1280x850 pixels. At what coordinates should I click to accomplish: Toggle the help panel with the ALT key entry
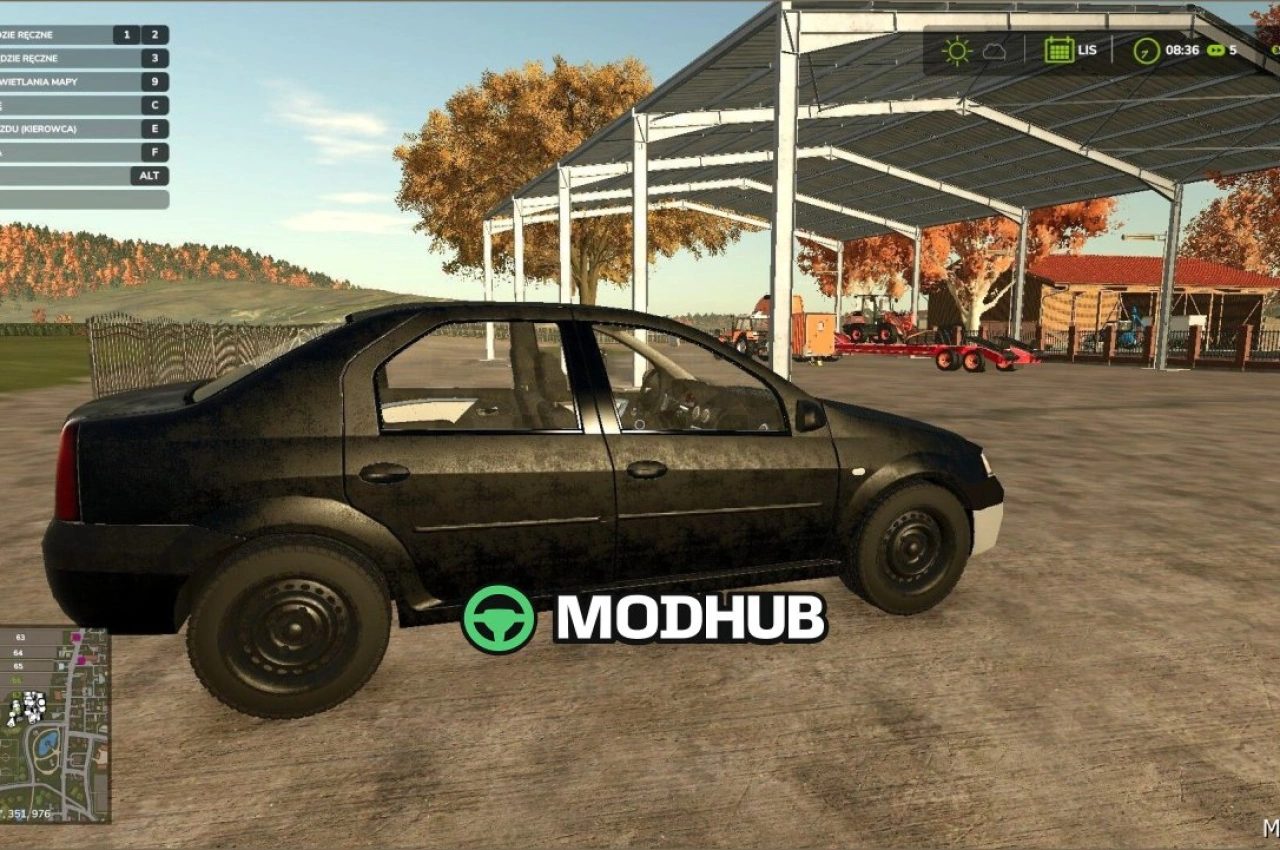click(146, 175)
